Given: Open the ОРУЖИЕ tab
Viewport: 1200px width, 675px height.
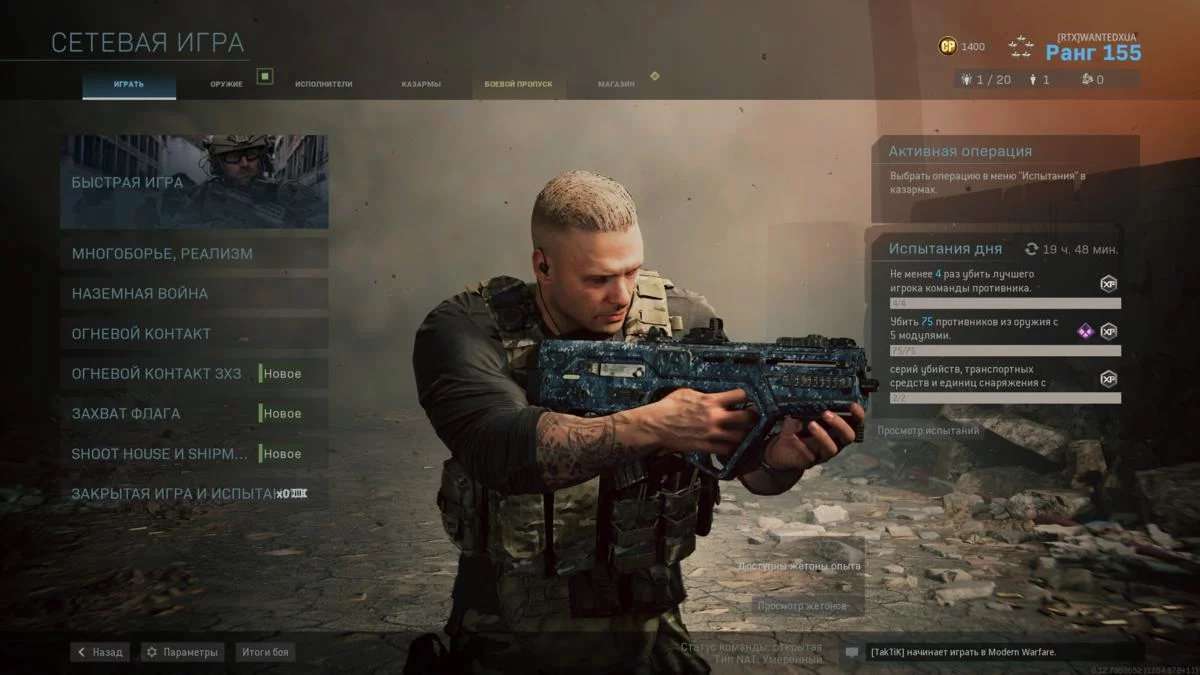Looking at the screenshot, I should (226, 84).
